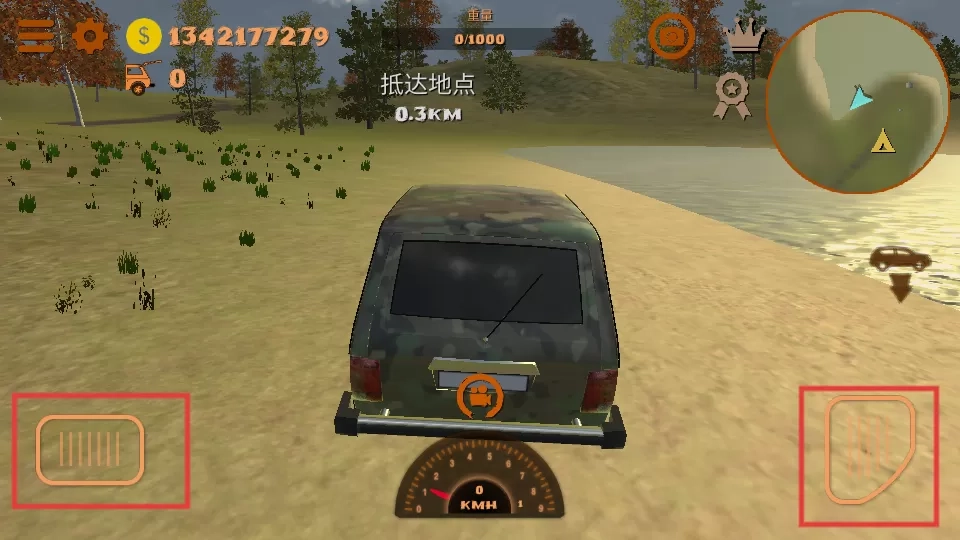Apply the brake pedal
960x540 pixels.
[90, 450]
